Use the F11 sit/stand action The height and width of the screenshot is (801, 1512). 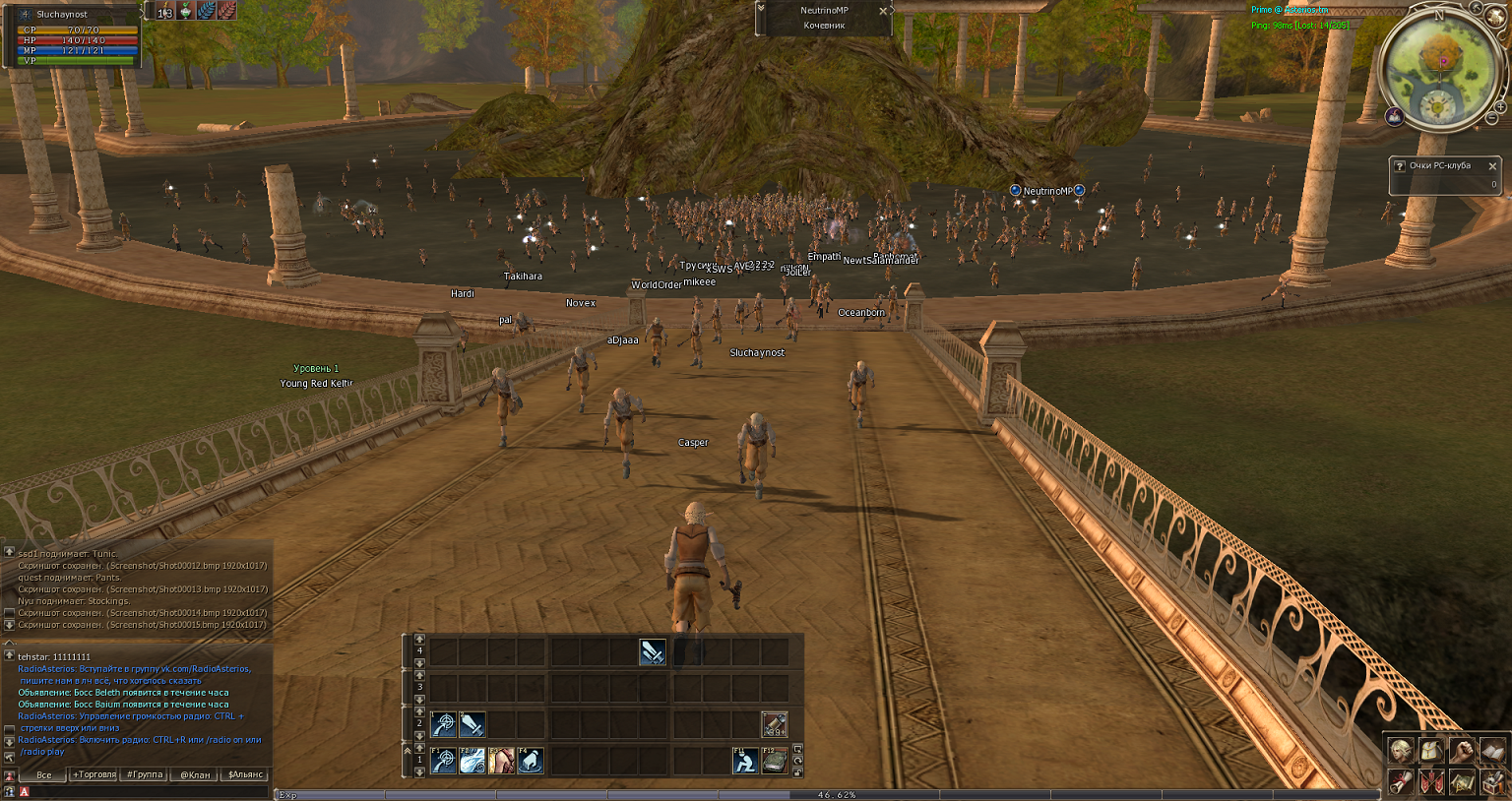click(745, 760)
